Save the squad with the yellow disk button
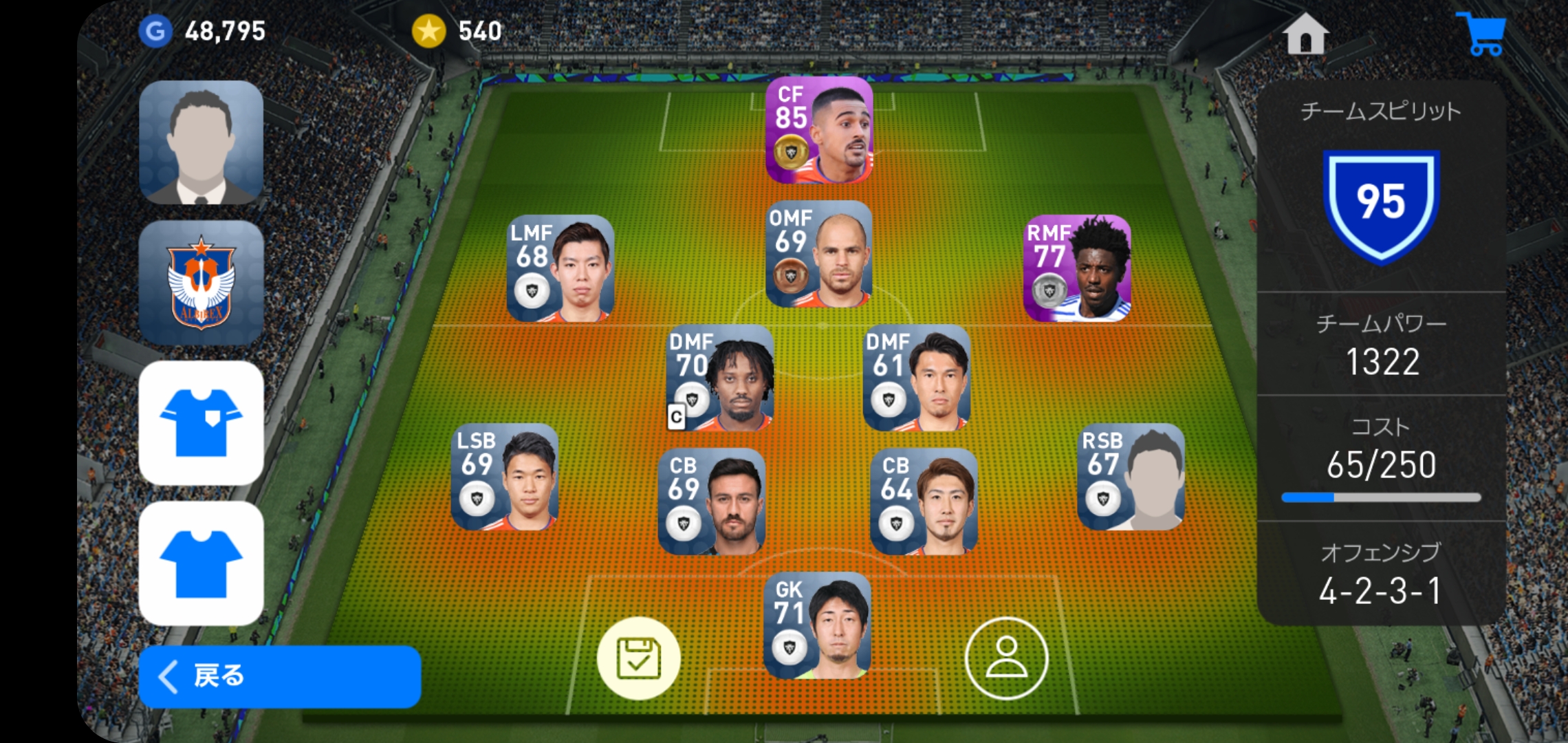 (x=638, y=658)
